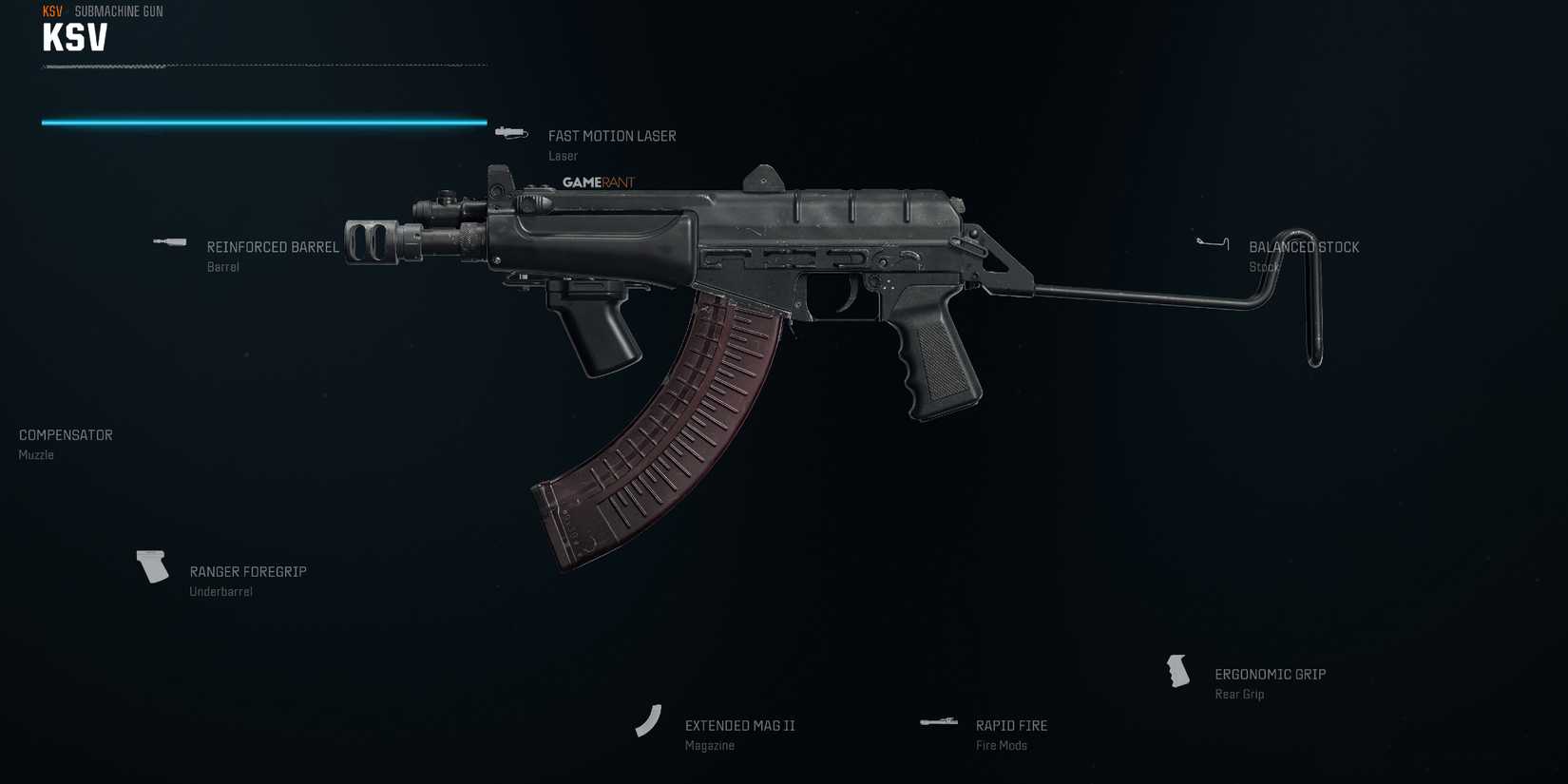
Task: Select the Rapid Fire fire mods icon
Action: (x=939, y=721)
